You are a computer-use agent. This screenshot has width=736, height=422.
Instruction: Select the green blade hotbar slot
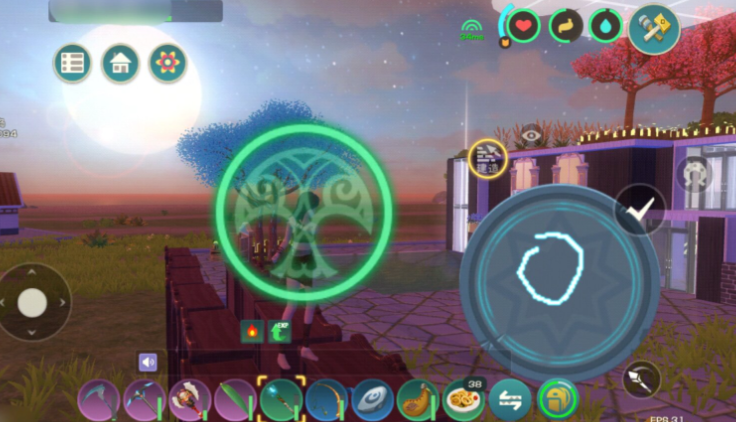coord(235,401)
